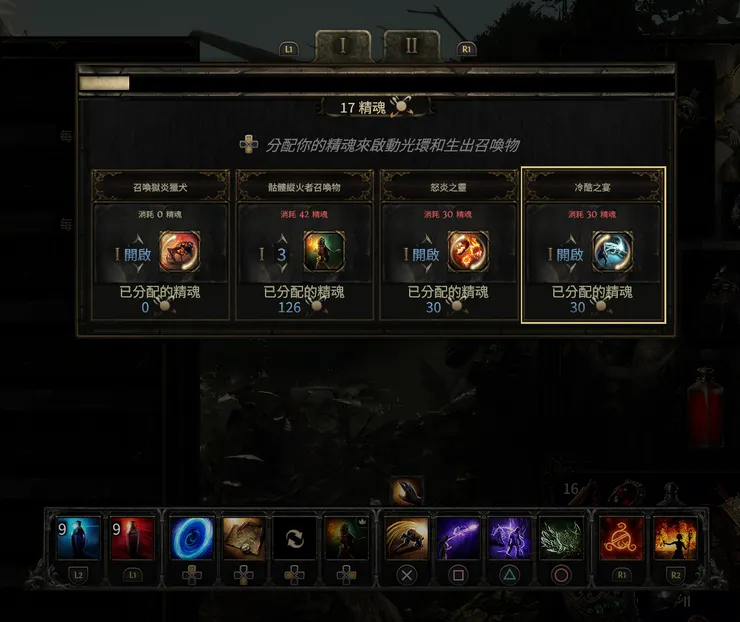740x622 pixels.
Task: Activate the green bone spikes skill
Action: tap(562, 539)
